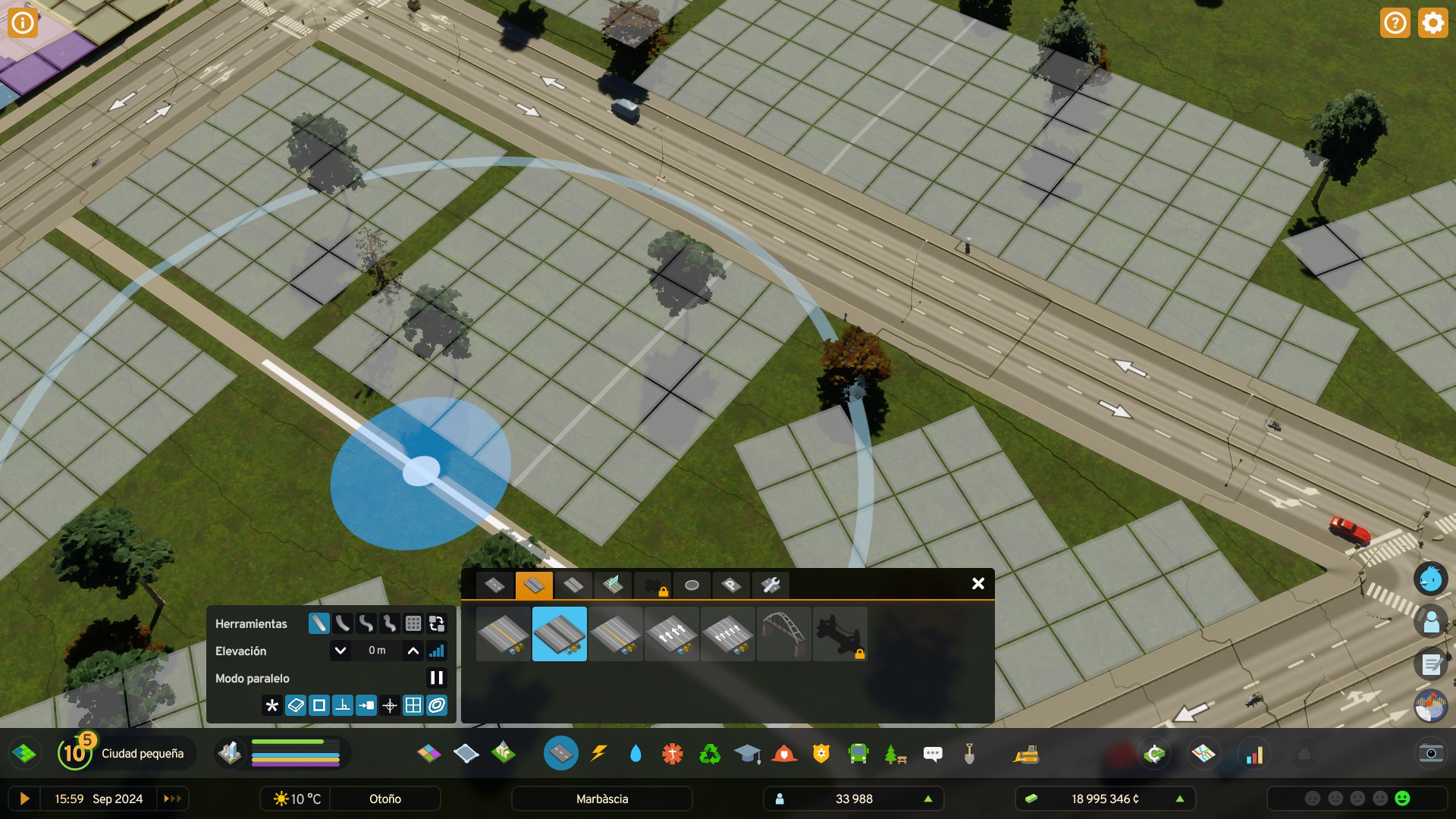Toggle zoning grid snapping option
1456x819 pixels.
tap(413, 705)
